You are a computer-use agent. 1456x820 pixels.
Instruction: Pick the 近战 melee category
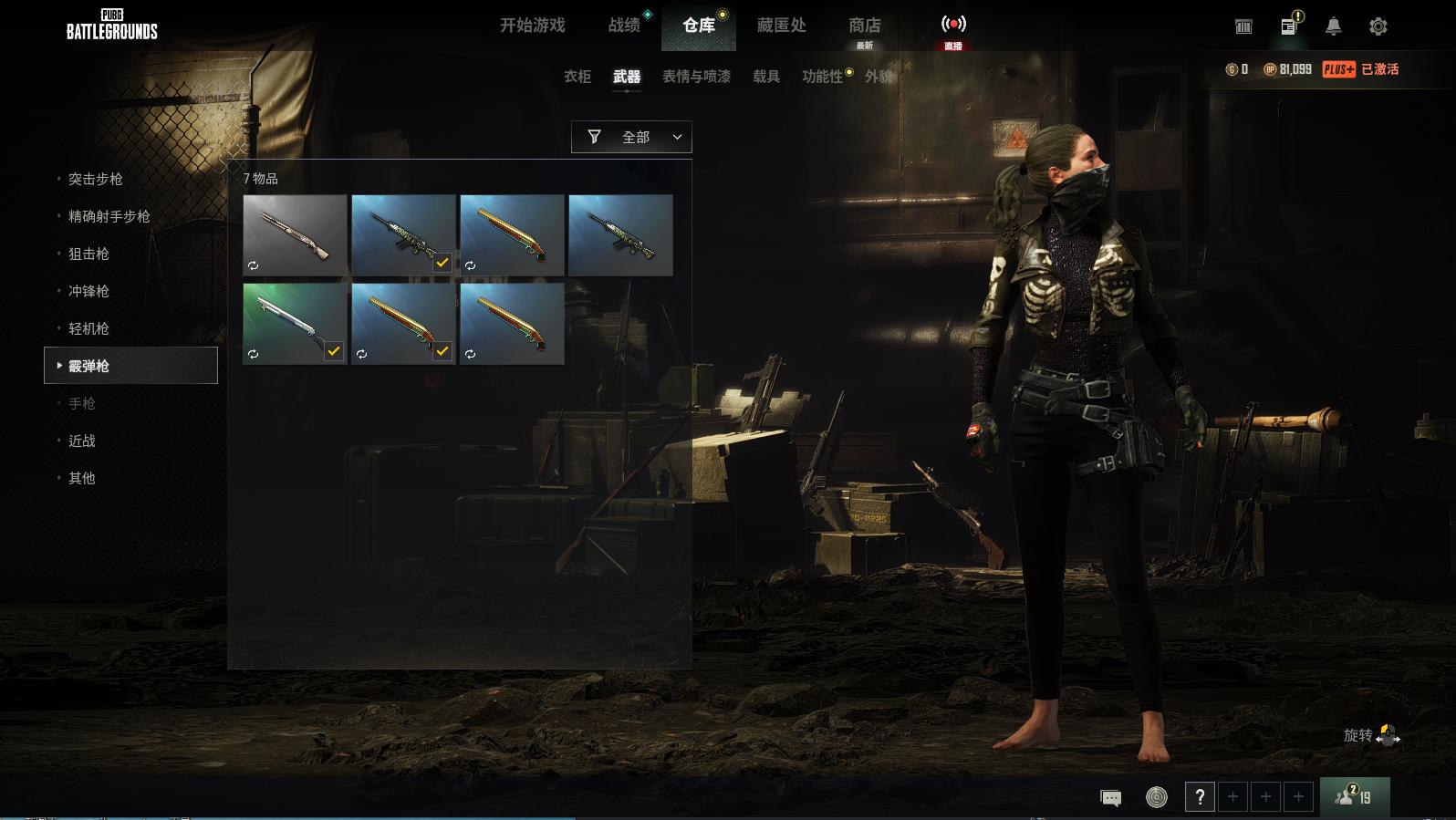82,441
